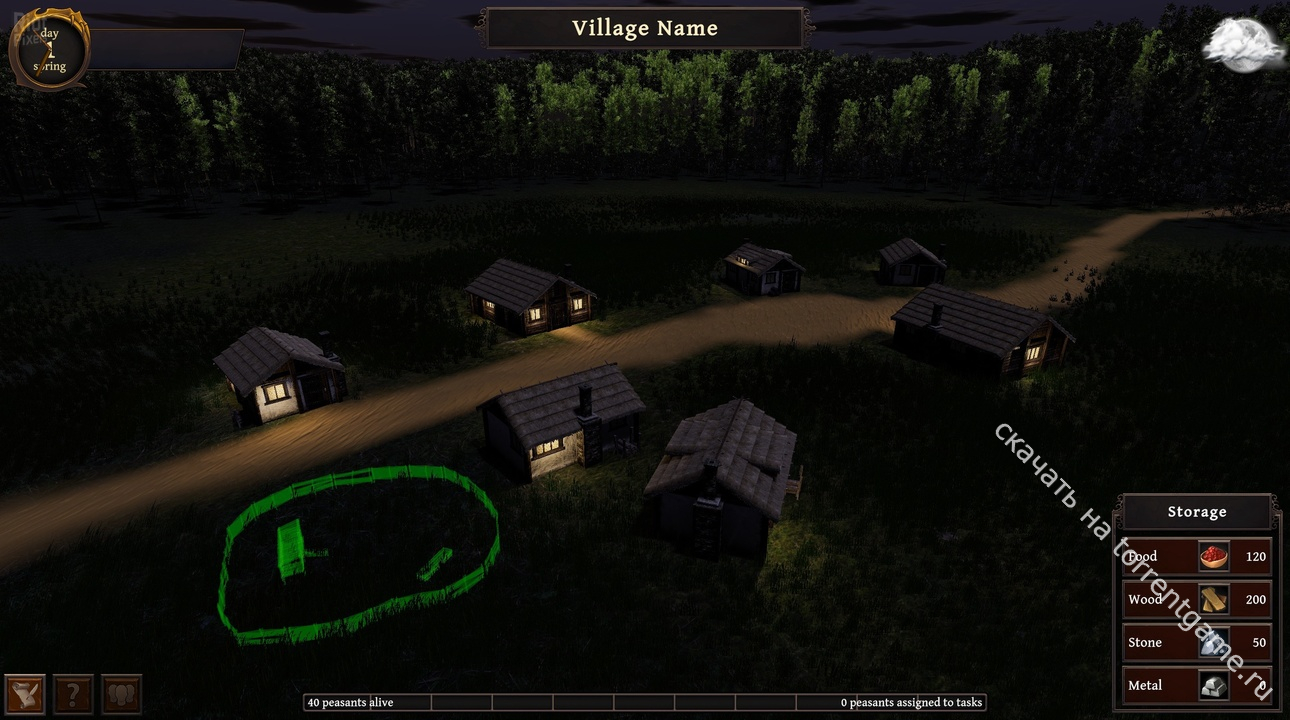Click the Storage panel header
1290x720 pixels.
pos(1196,512)
